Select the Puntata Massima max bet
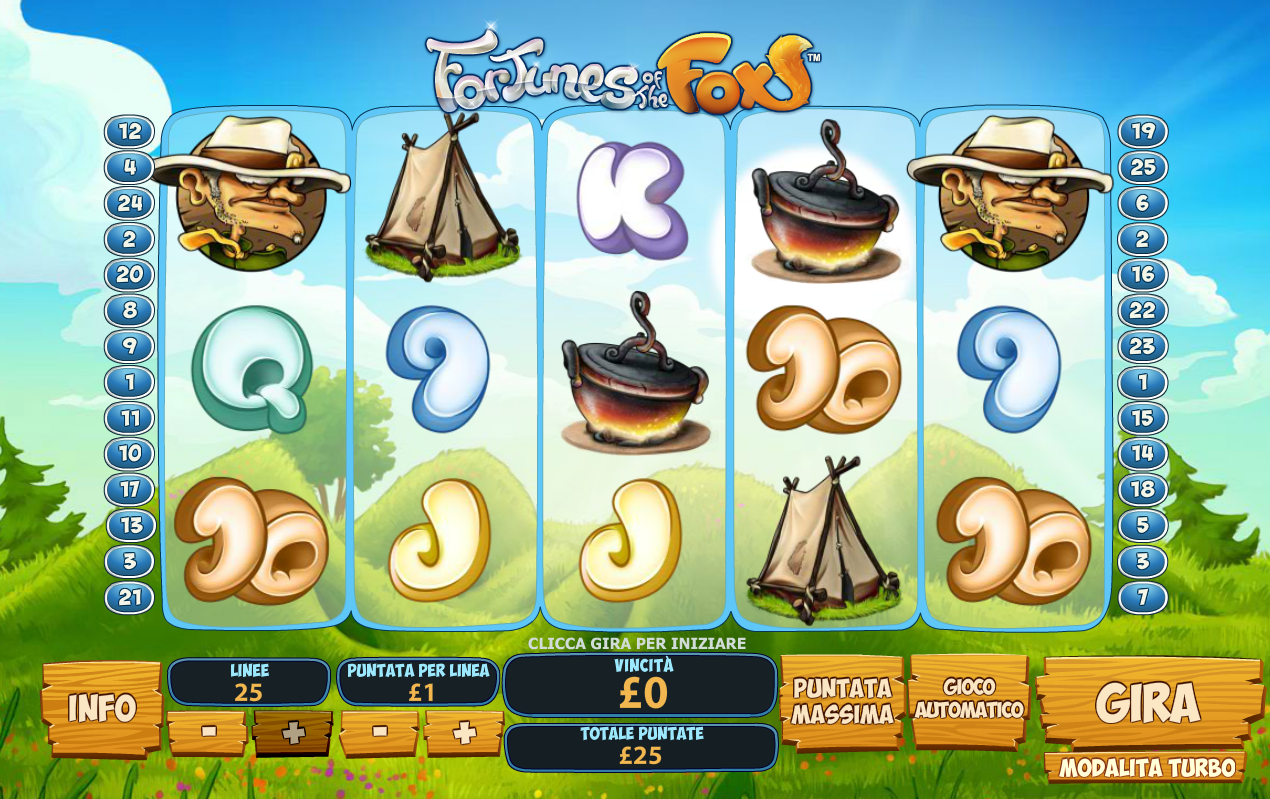Screen dimensions: 1270x799 pos(842,701)
